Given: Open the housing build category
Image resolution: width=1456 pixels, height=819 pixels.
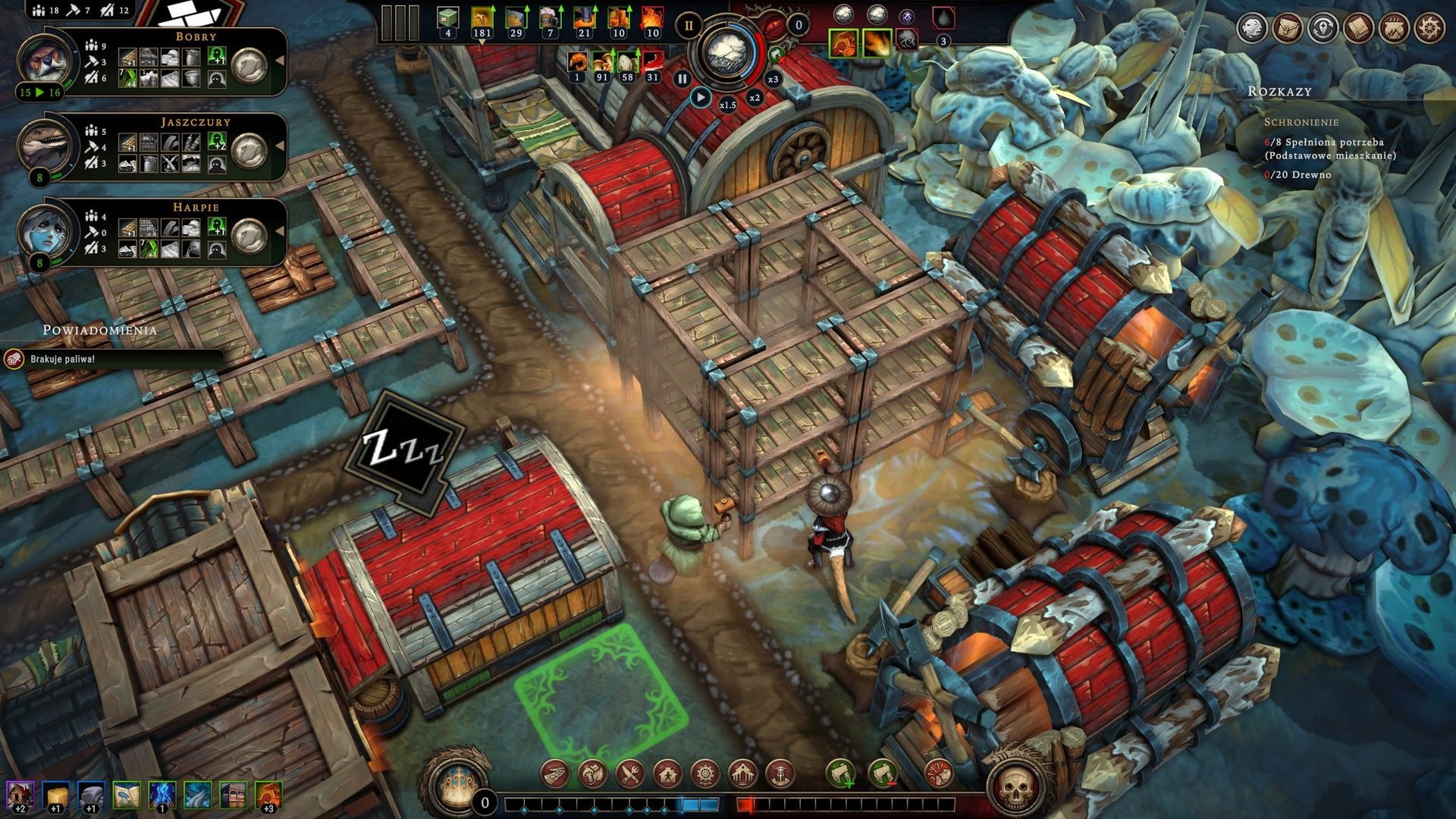Looking at the screenshot, I should click(667, 774).
